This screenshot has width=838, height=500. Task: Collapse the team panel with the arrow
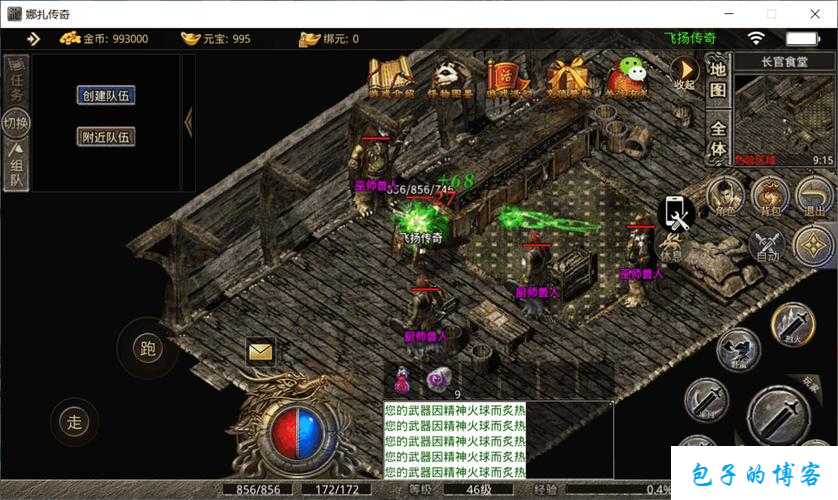point(188,121)
